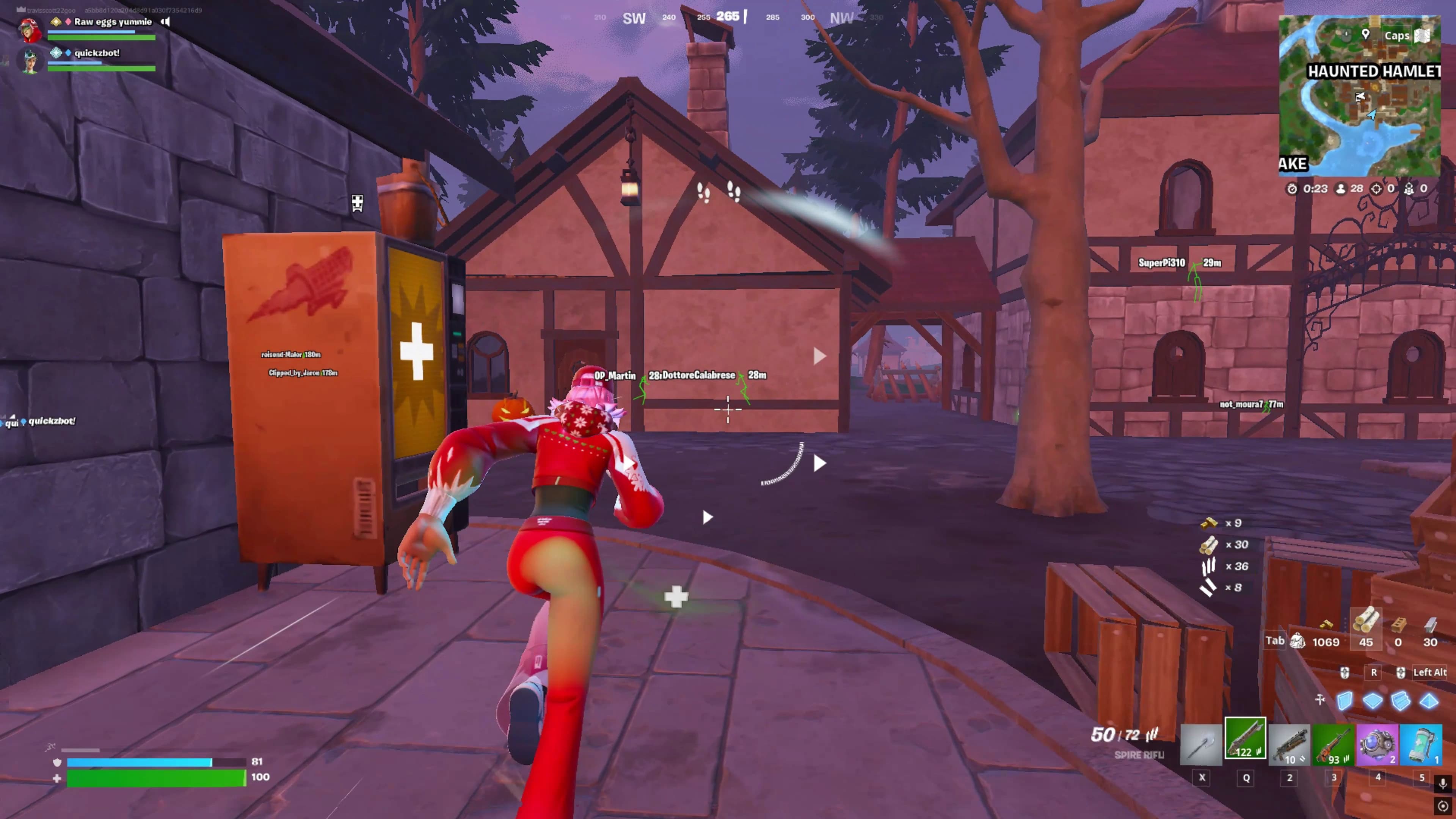Toggle the Caps indicator beside the minimap
Screen dimensions: 1456x819
click(1396, 35)
